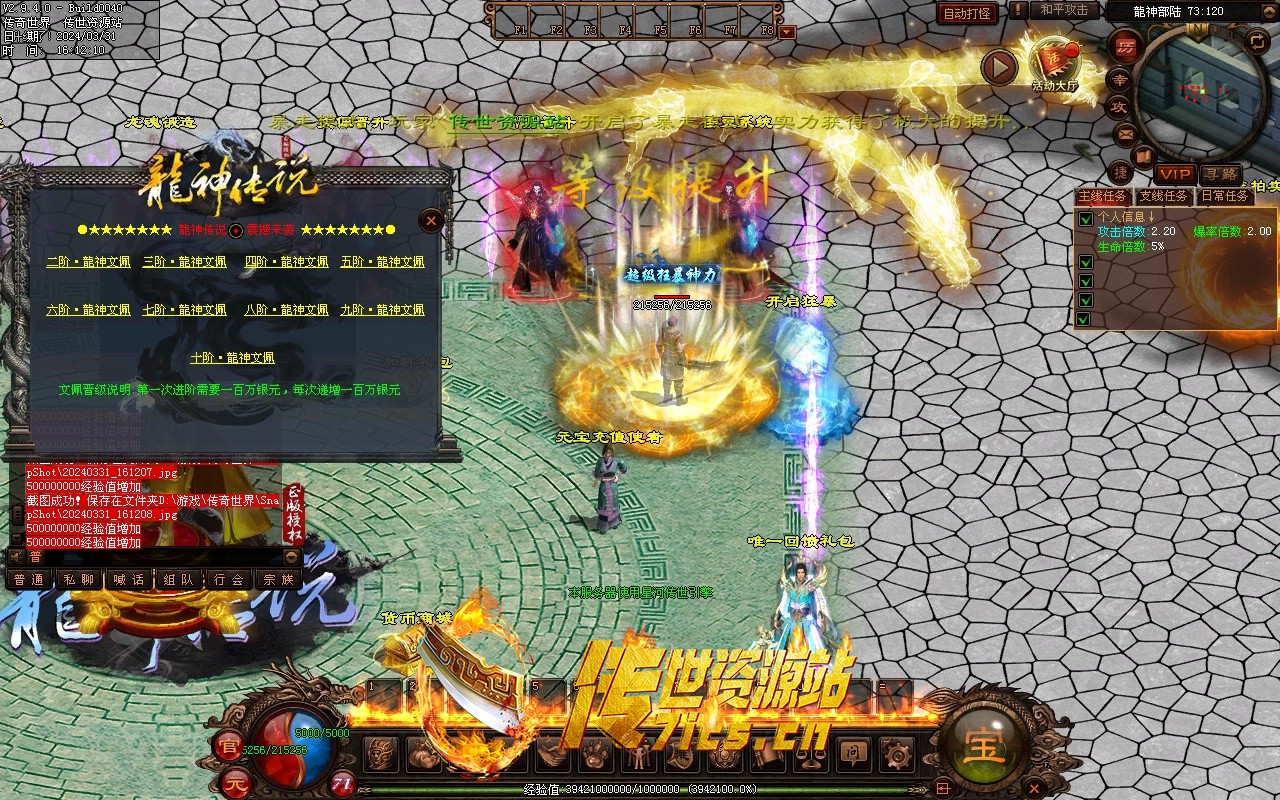Open the gear settings icon
The height and width of the screenshot is (800, 1280).
(x=896, y=755)
